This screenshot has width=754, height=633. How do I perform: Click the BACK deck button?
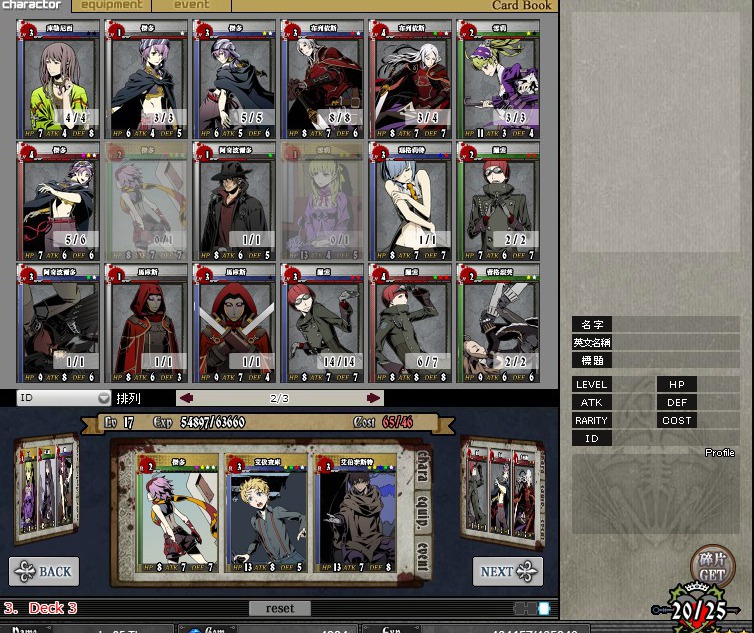44,571
